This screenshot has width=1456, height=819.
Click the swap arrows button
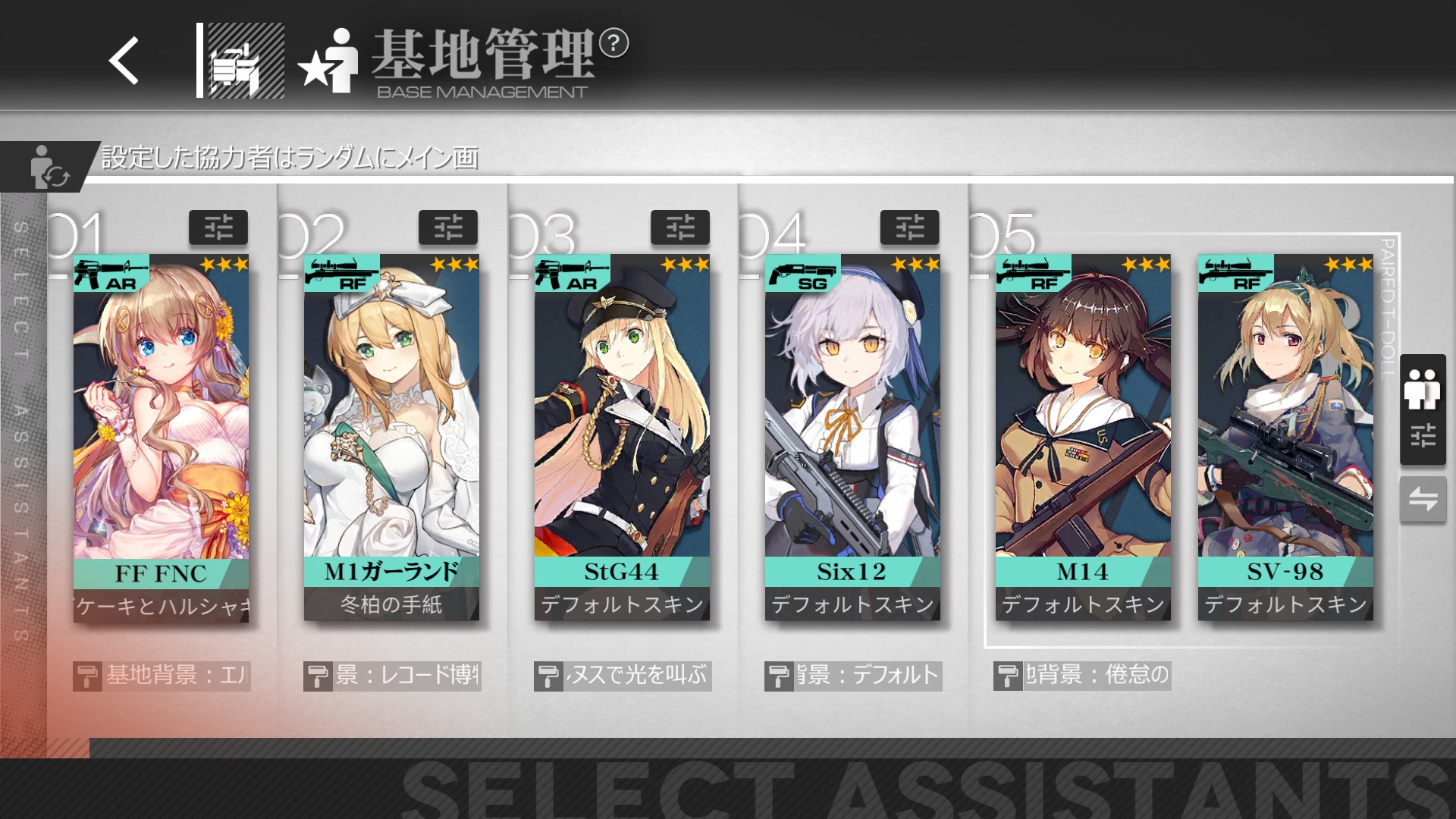[x=1423, y=499]
